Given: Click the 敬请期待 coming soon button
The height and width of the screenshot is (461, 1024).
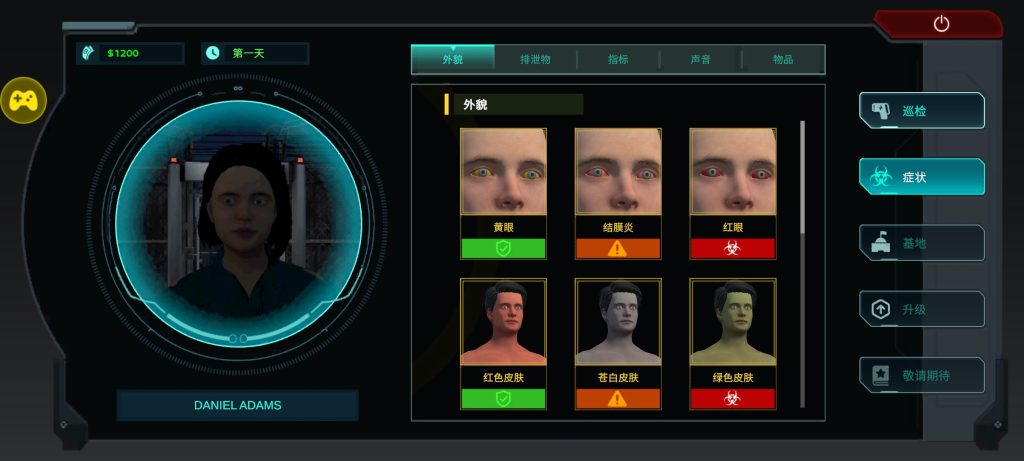Looking at the screenshot, I should click(922, 375).
